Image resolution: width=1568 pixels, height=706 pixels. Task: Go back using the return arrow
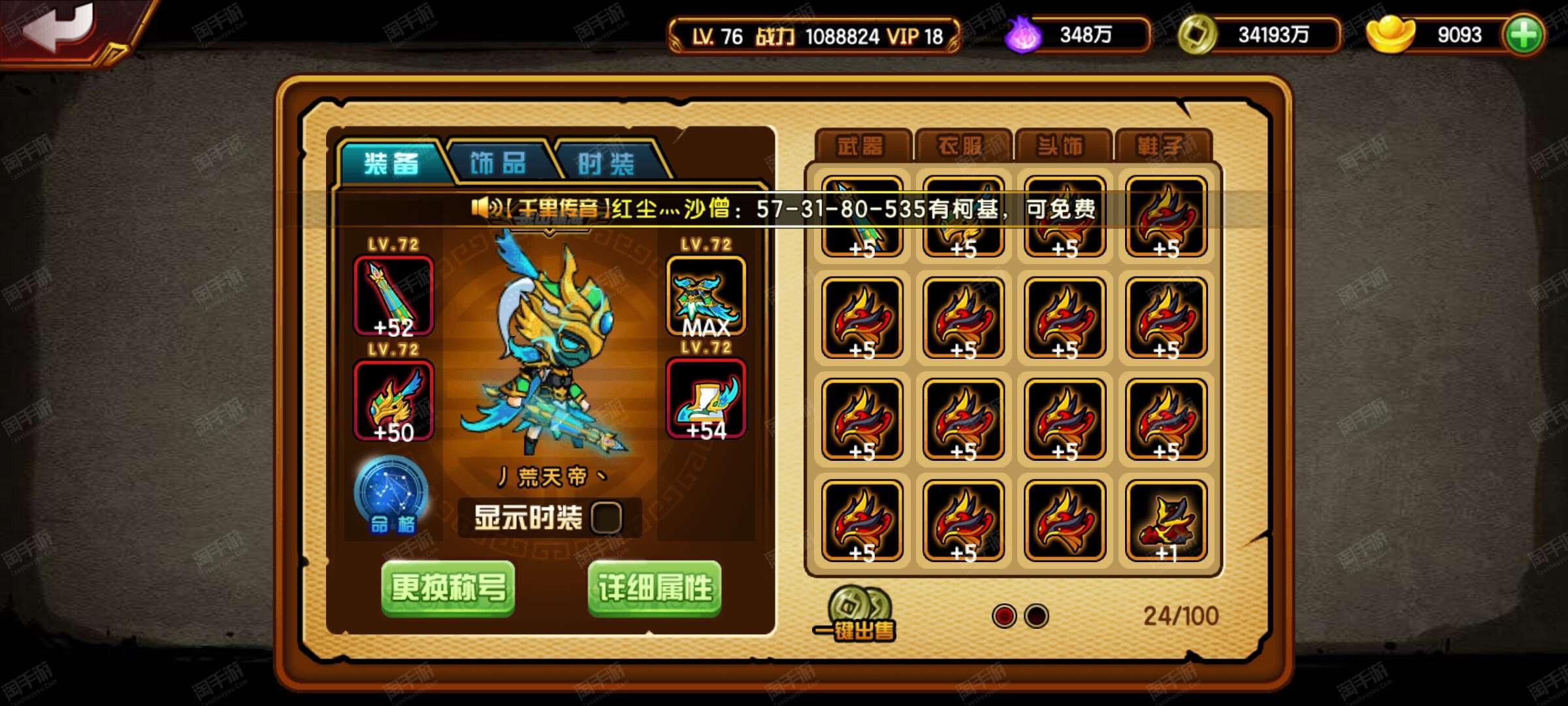pyautogui.click(x=62, y=29)
